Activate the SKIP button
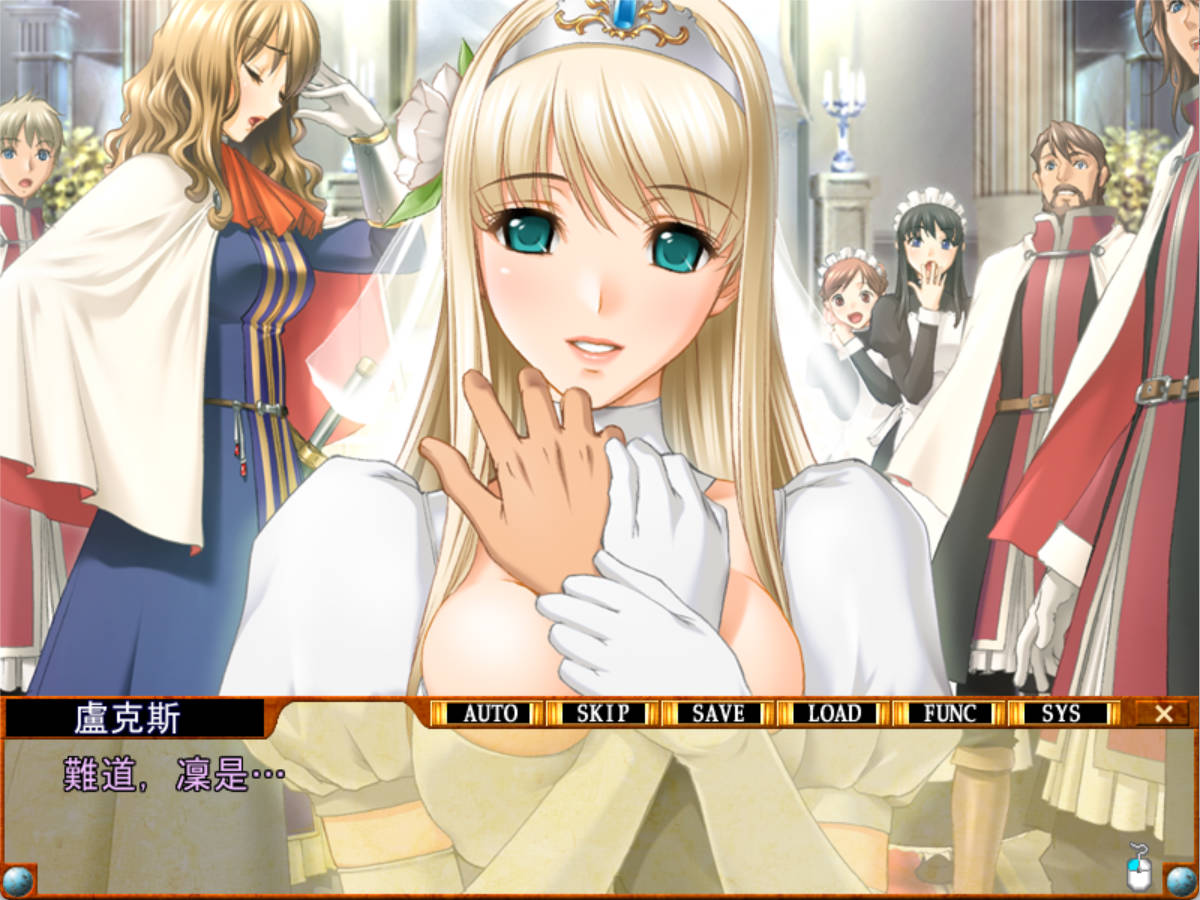This screenshot has width=1200, height=900. tap(603, 713)
